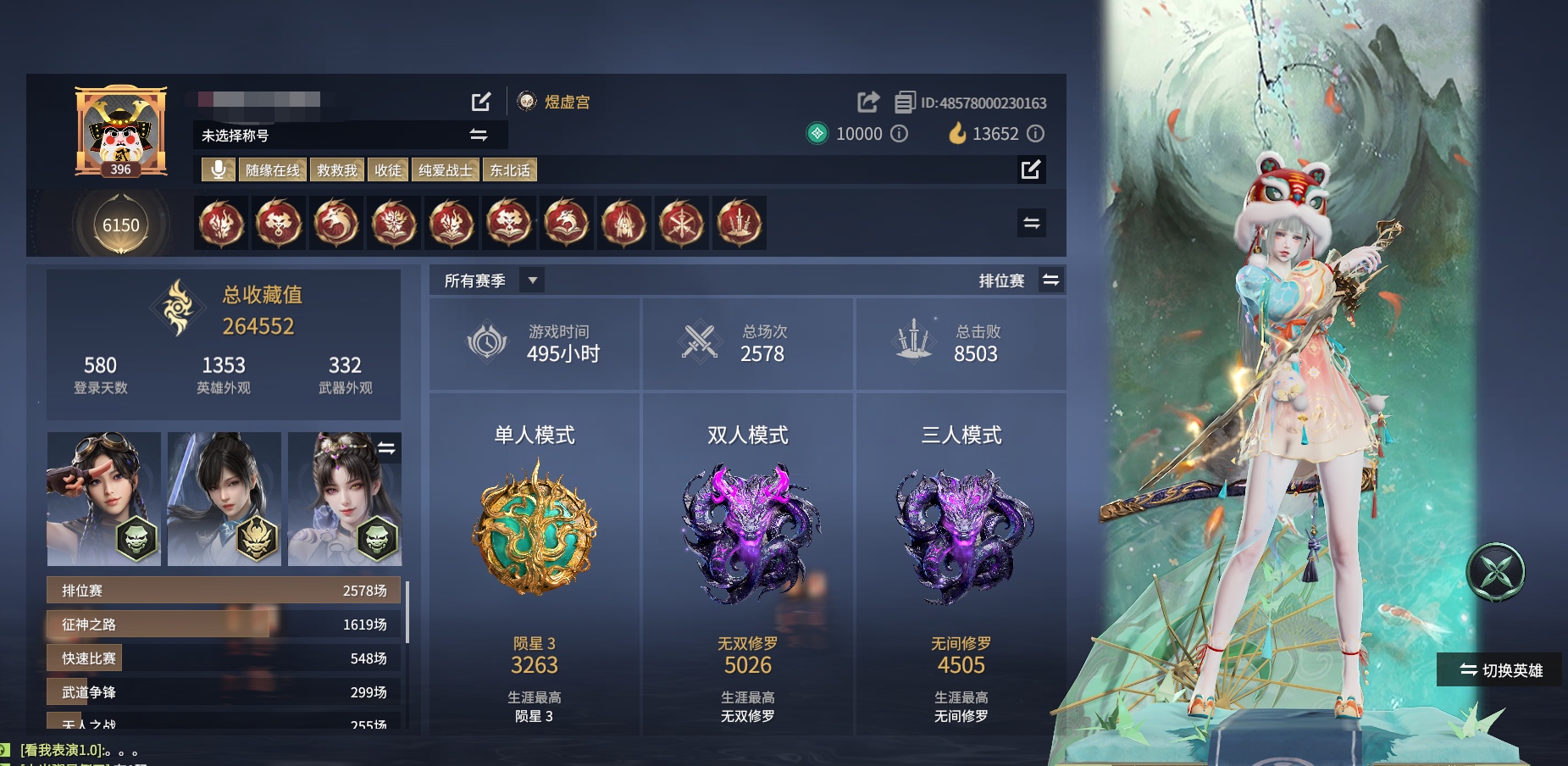Select the first red hero medallion
The width and height of the screenshot is (1568, 766).
coord(221,224)
